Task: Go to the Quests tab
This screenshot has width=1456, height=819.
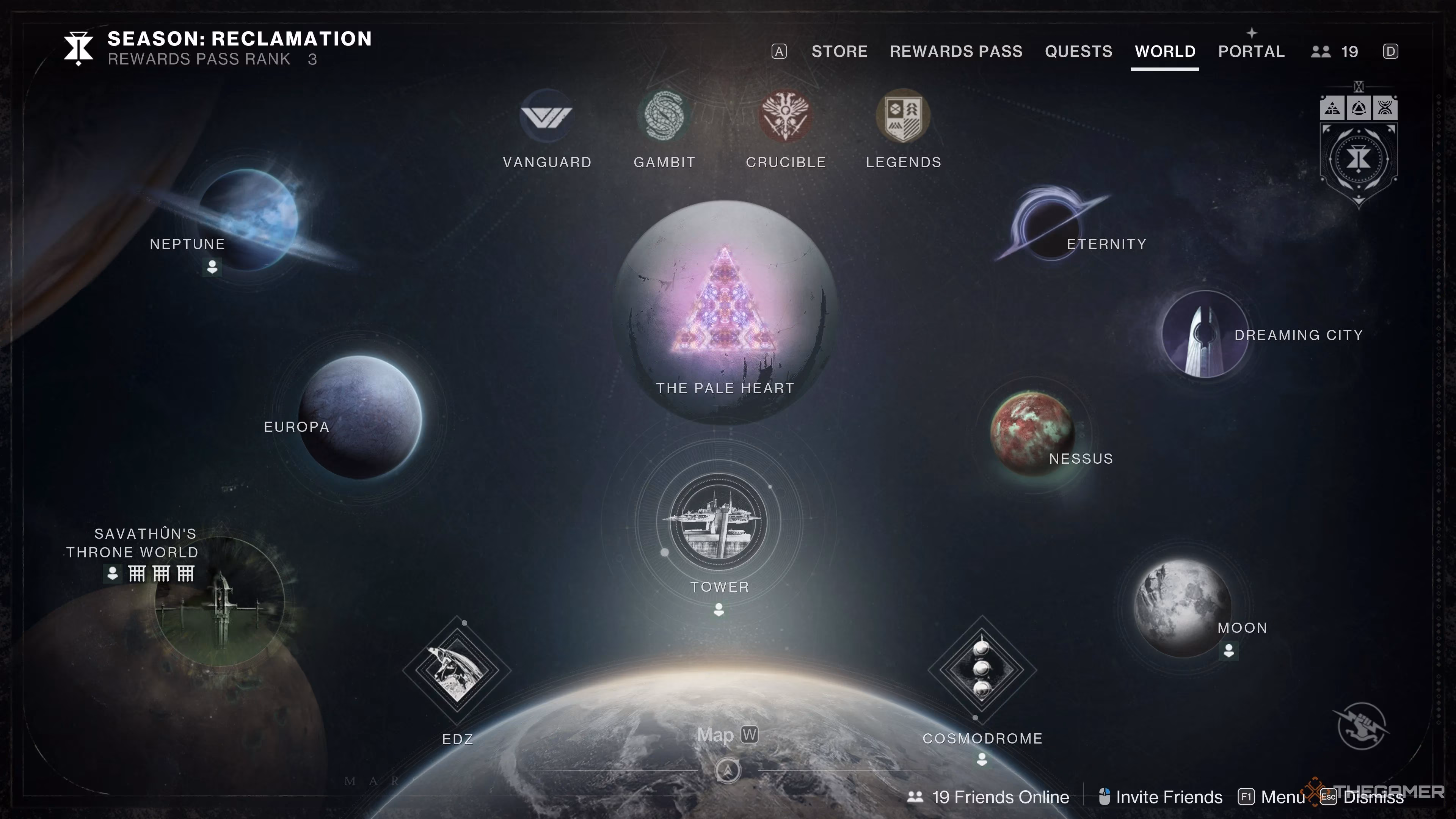Action: click(1078, 52)
